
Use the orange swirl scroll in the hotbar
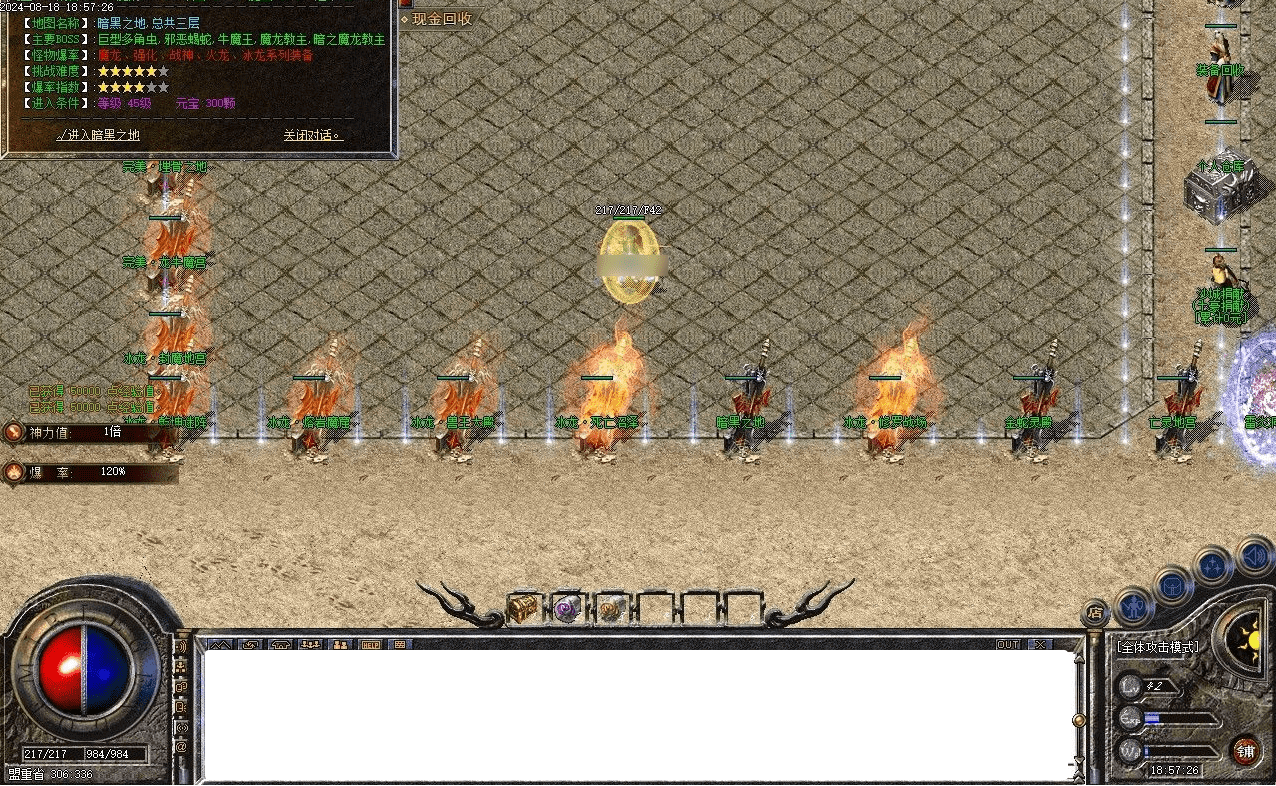610,608
